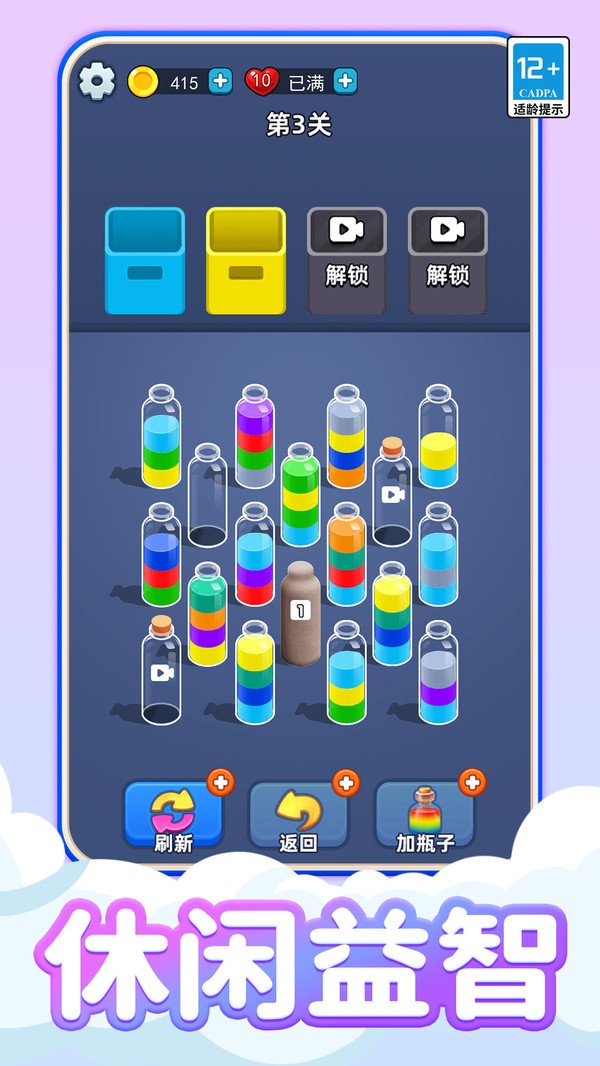
Task: Open the CADPA 12+ age rating notice
Action: pos(538,77)
